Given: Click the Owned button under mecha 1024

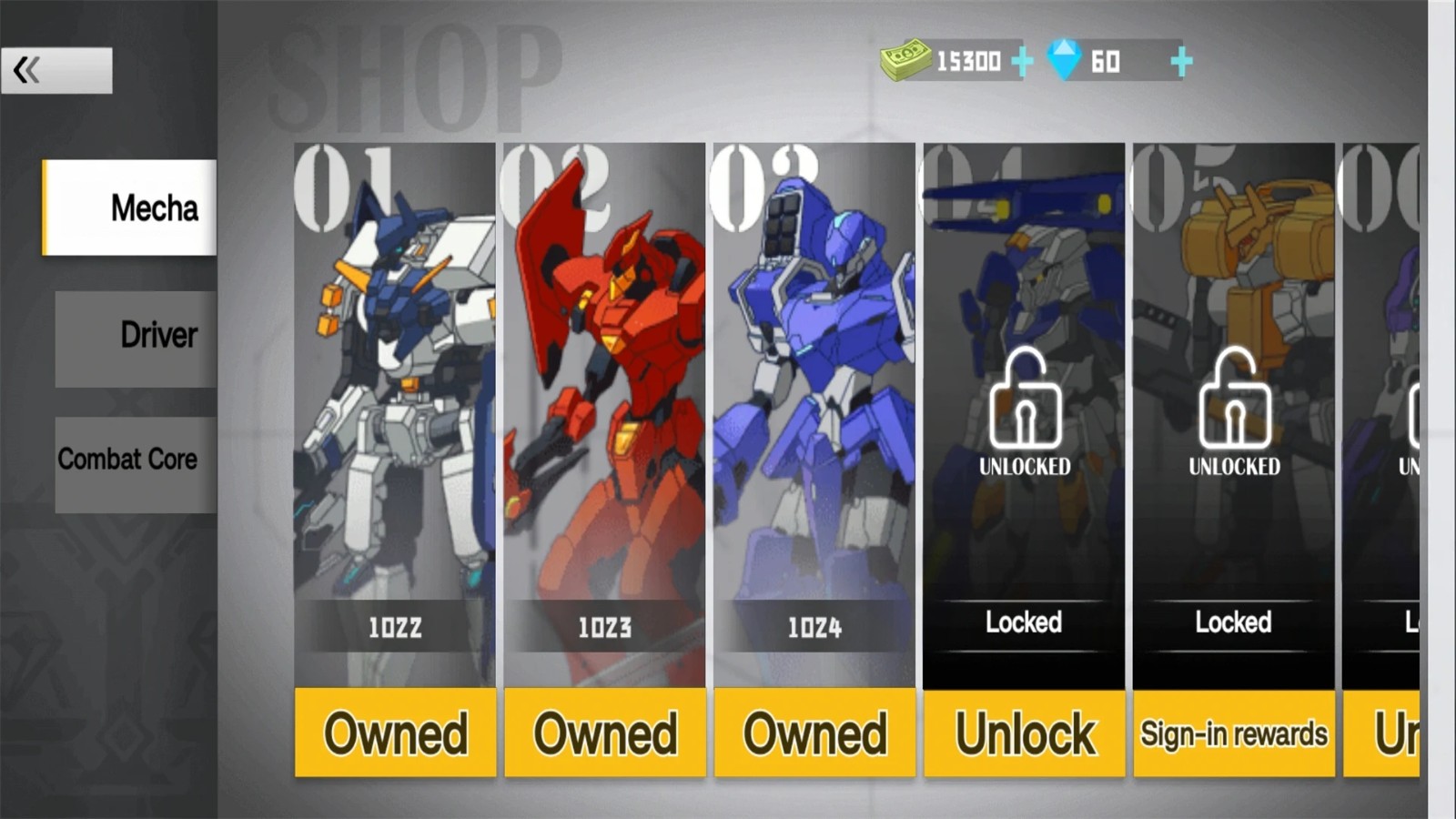Looking at the screenshot, I should tap(814, 733).
